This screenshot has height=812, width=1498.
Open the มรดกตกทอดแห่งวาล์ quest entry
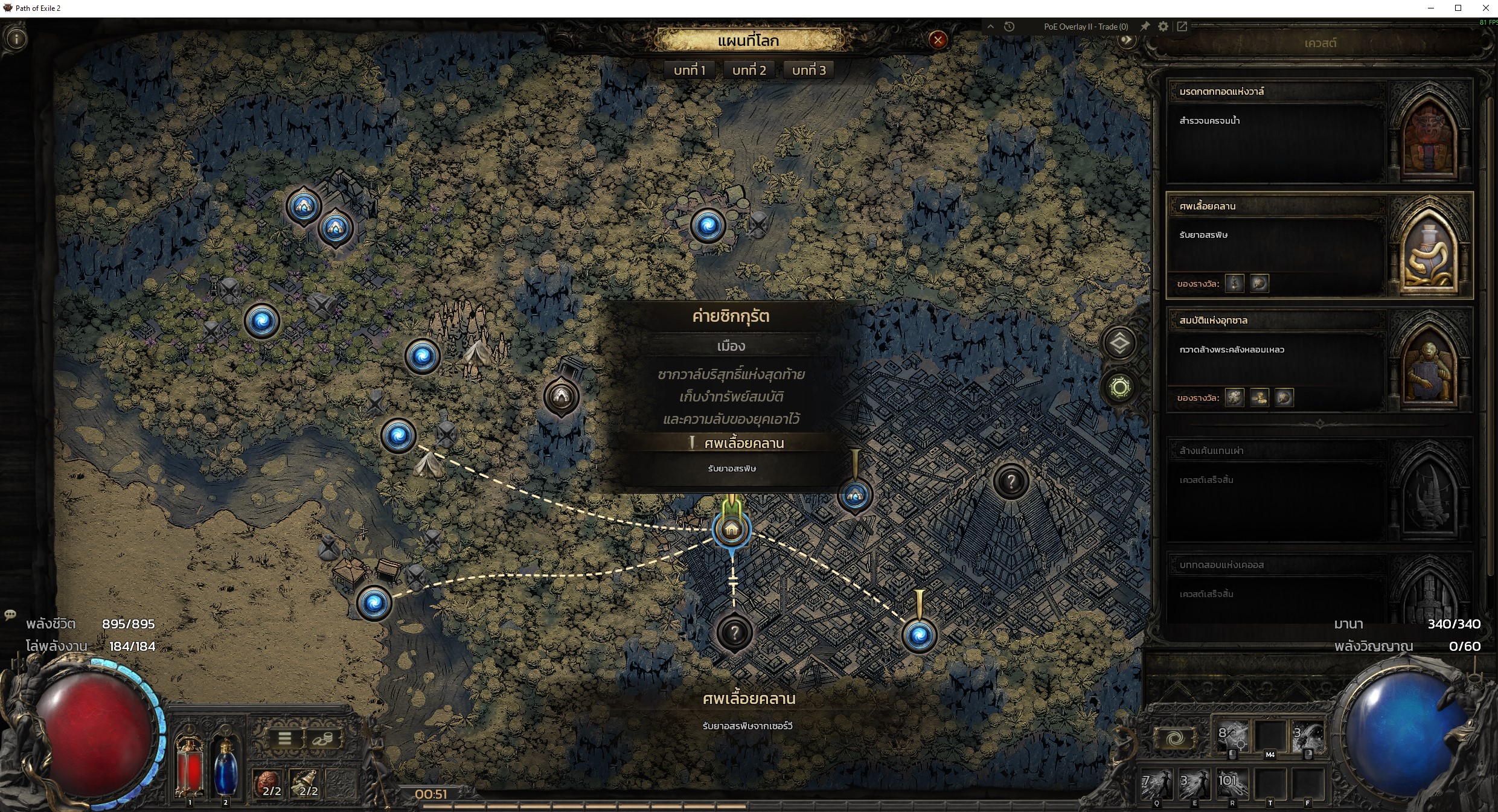click(x=1275, y=131)
